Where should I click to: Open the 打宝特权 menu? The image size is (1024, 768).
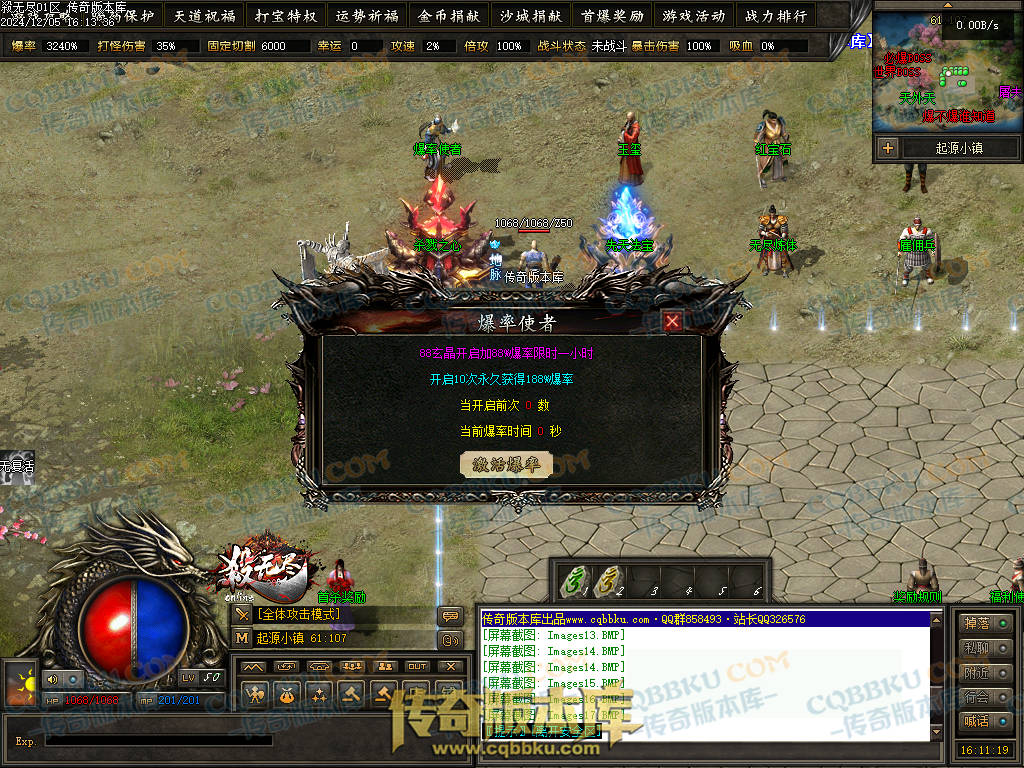pos(285,16)
